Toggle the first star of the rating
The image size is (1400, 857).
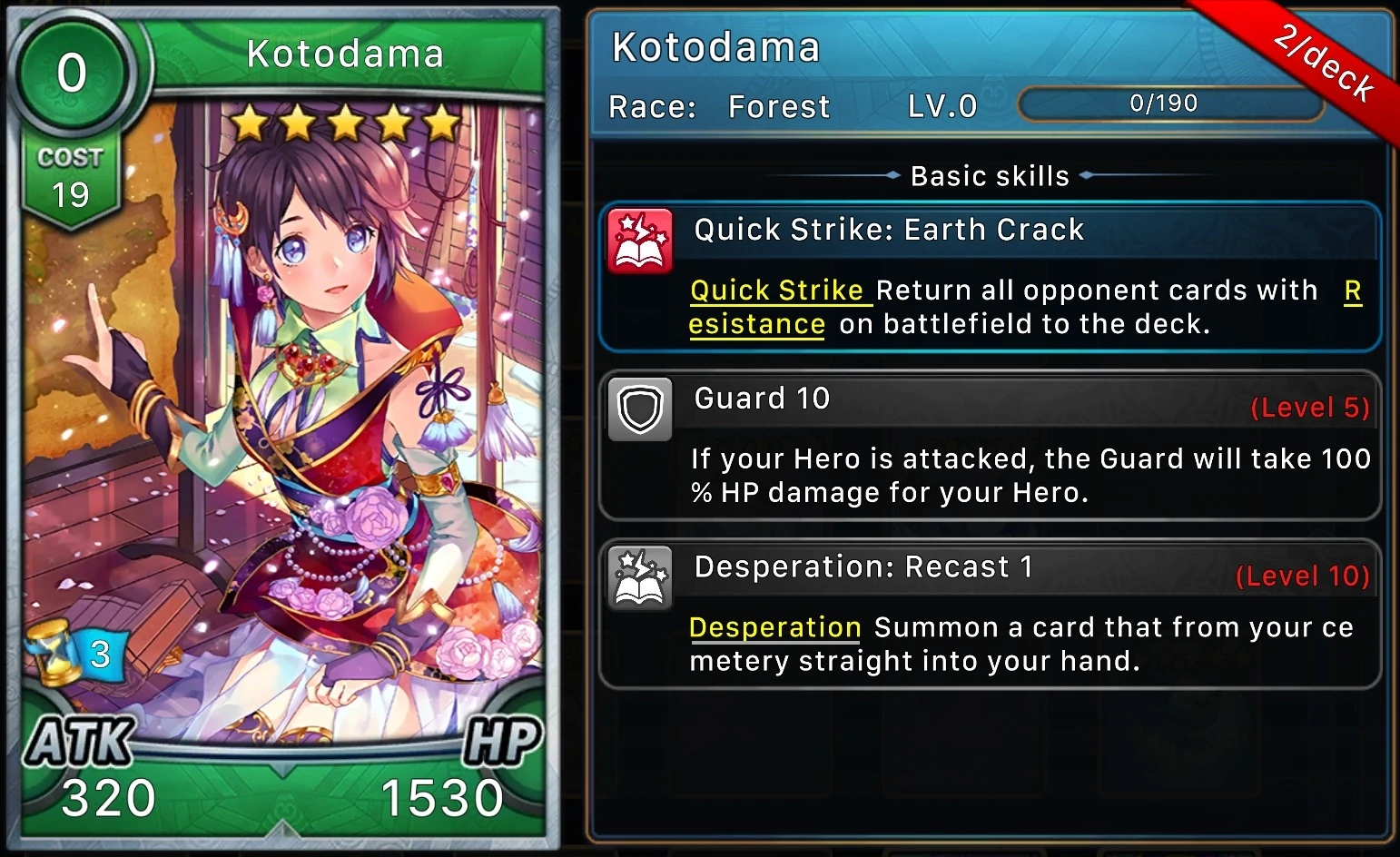point(248,120)
